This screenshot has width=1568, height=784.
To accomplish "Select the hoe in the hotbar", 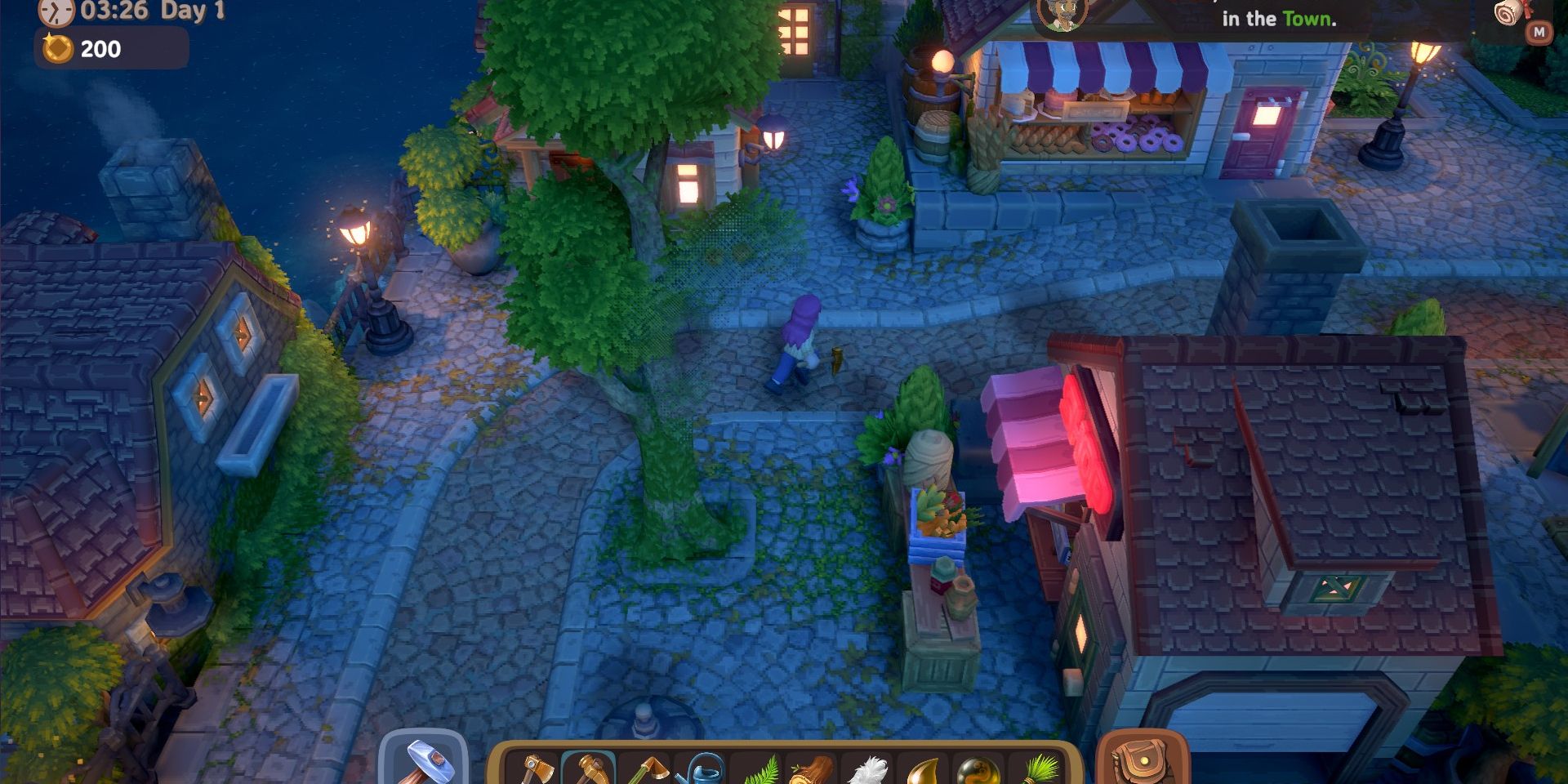I will (x=645, y=772).
